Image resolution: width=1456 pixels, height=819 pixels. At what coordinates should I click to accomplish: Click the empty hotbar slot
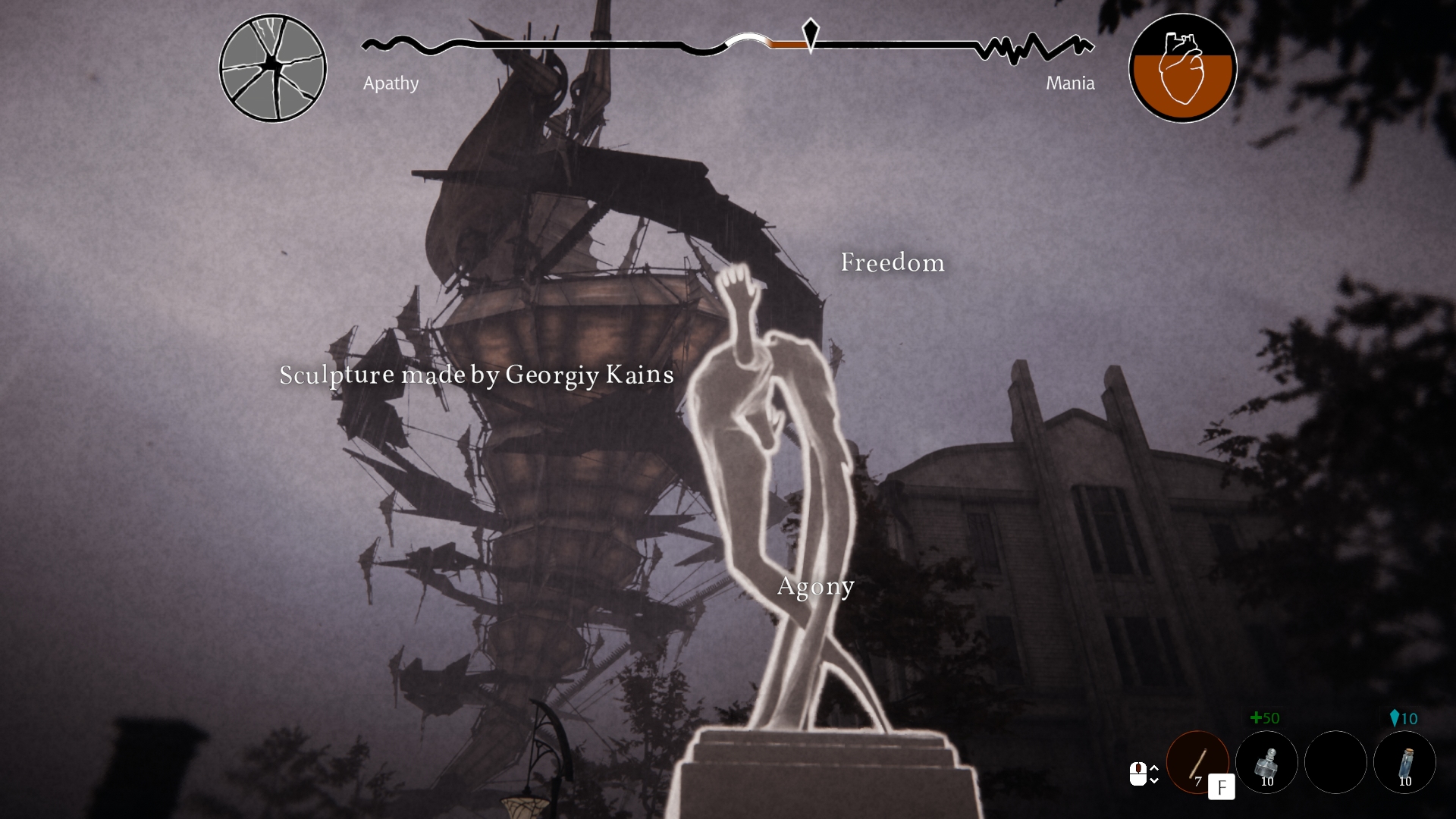pyautogui.click(x=1335, y=761)
